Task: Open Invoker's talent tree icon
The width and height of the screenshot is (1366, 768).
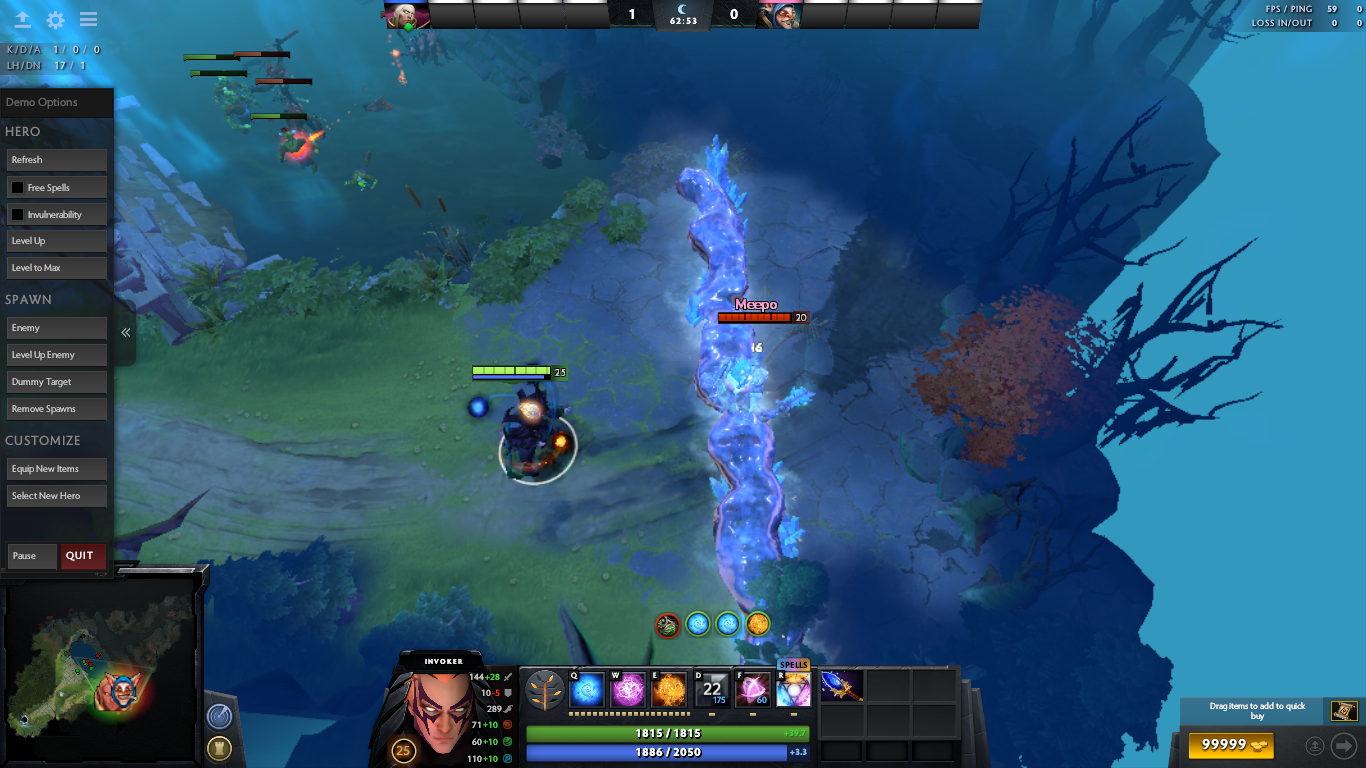Action: pyautogui.click(x=543, y=690)
